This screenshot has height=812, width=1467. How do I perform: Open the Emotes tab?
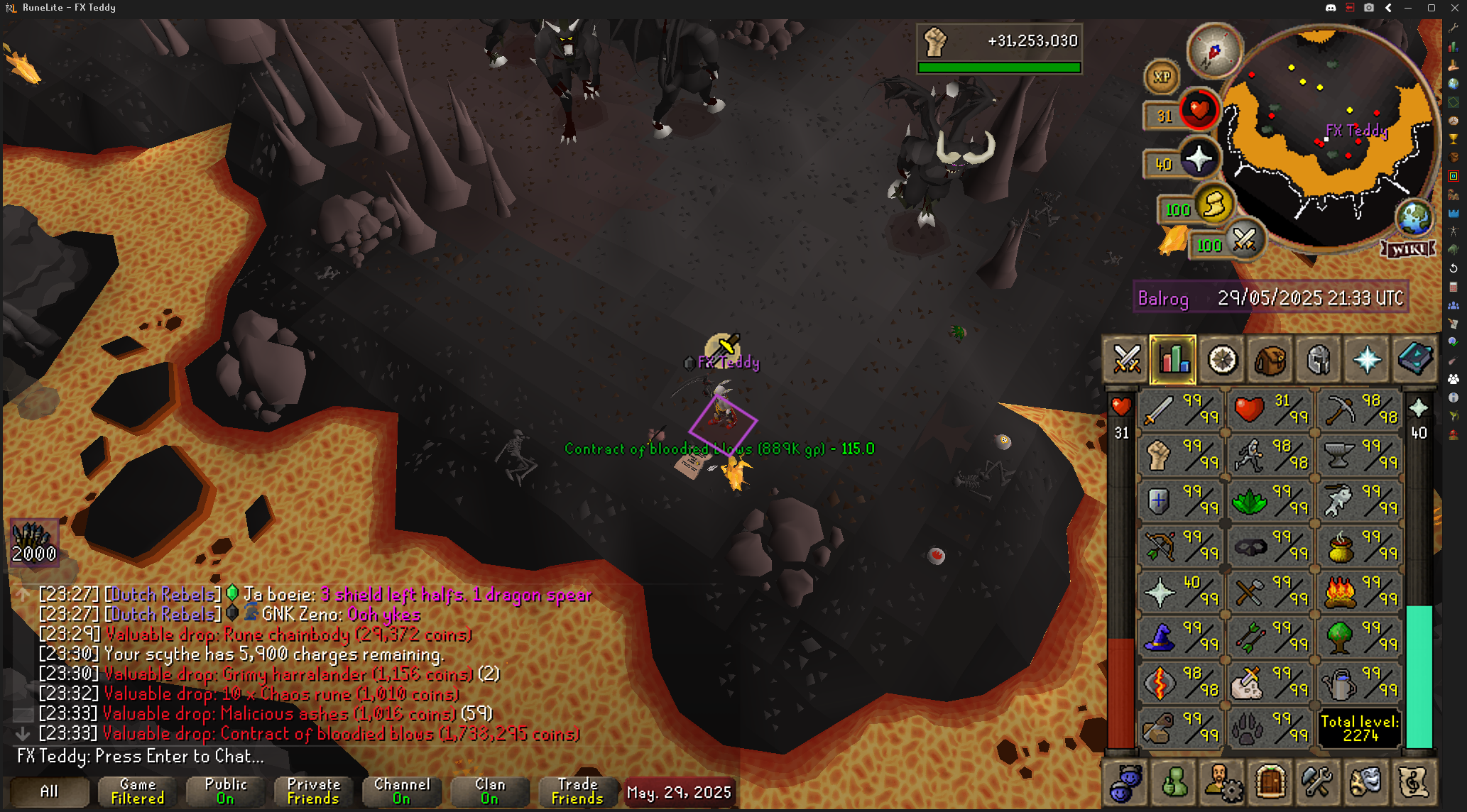click(x=1365, y=782)
